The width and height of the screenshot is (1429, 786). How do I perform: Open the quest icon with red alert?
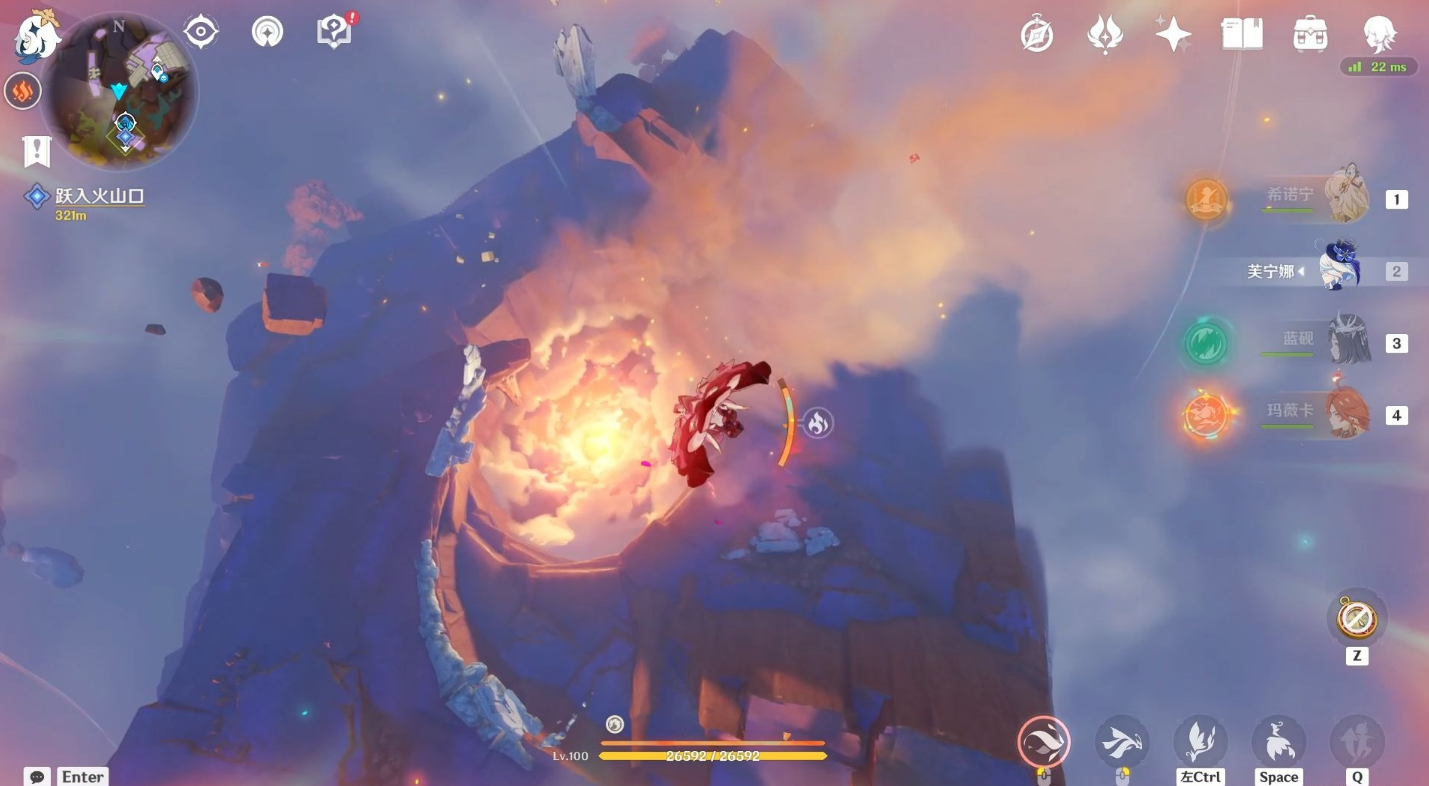(334, 32)
